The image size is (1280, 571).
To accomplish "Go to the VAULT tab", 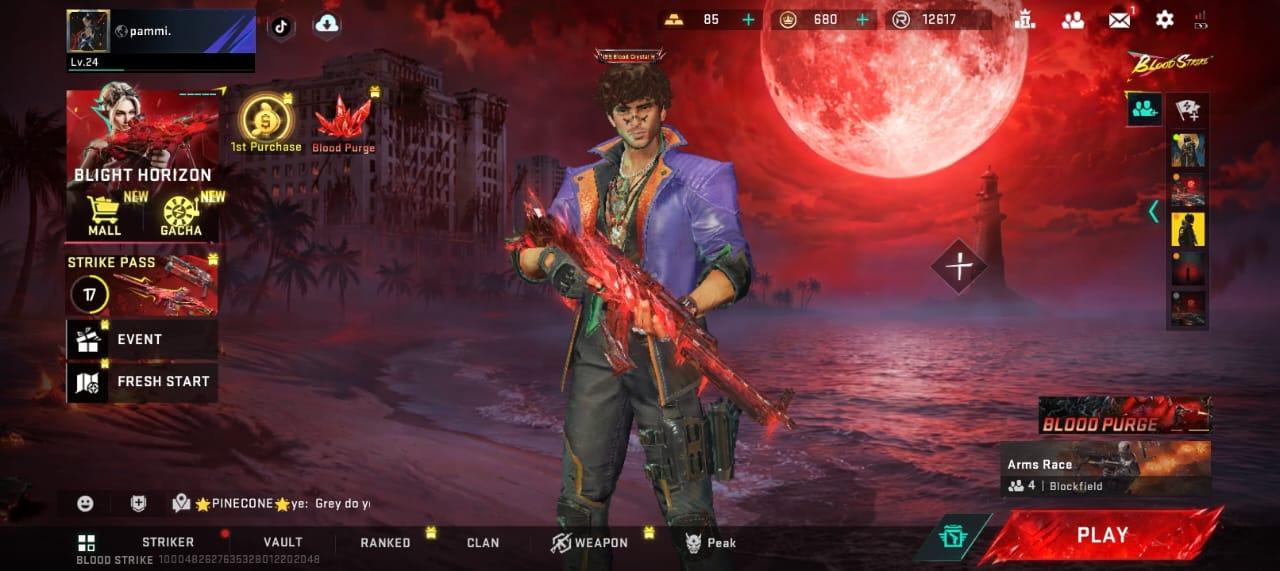I will pos(283,542).
